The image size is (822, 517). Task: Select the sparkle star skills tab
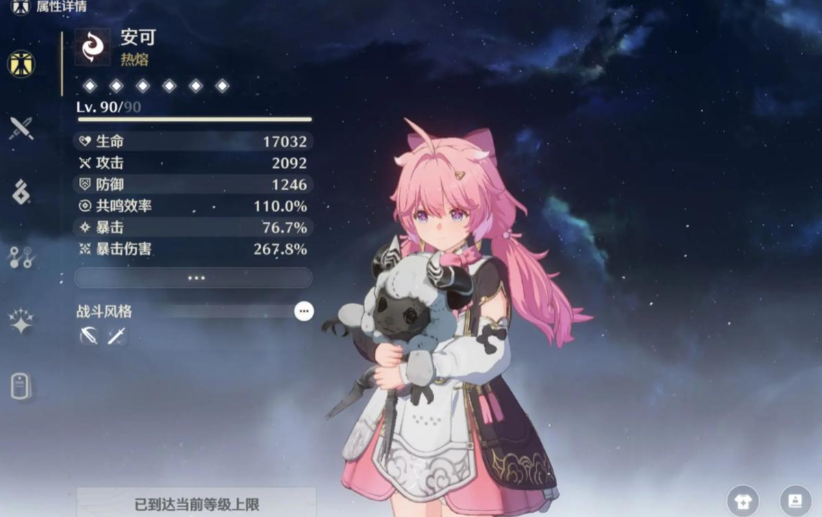tap(21, 321)
